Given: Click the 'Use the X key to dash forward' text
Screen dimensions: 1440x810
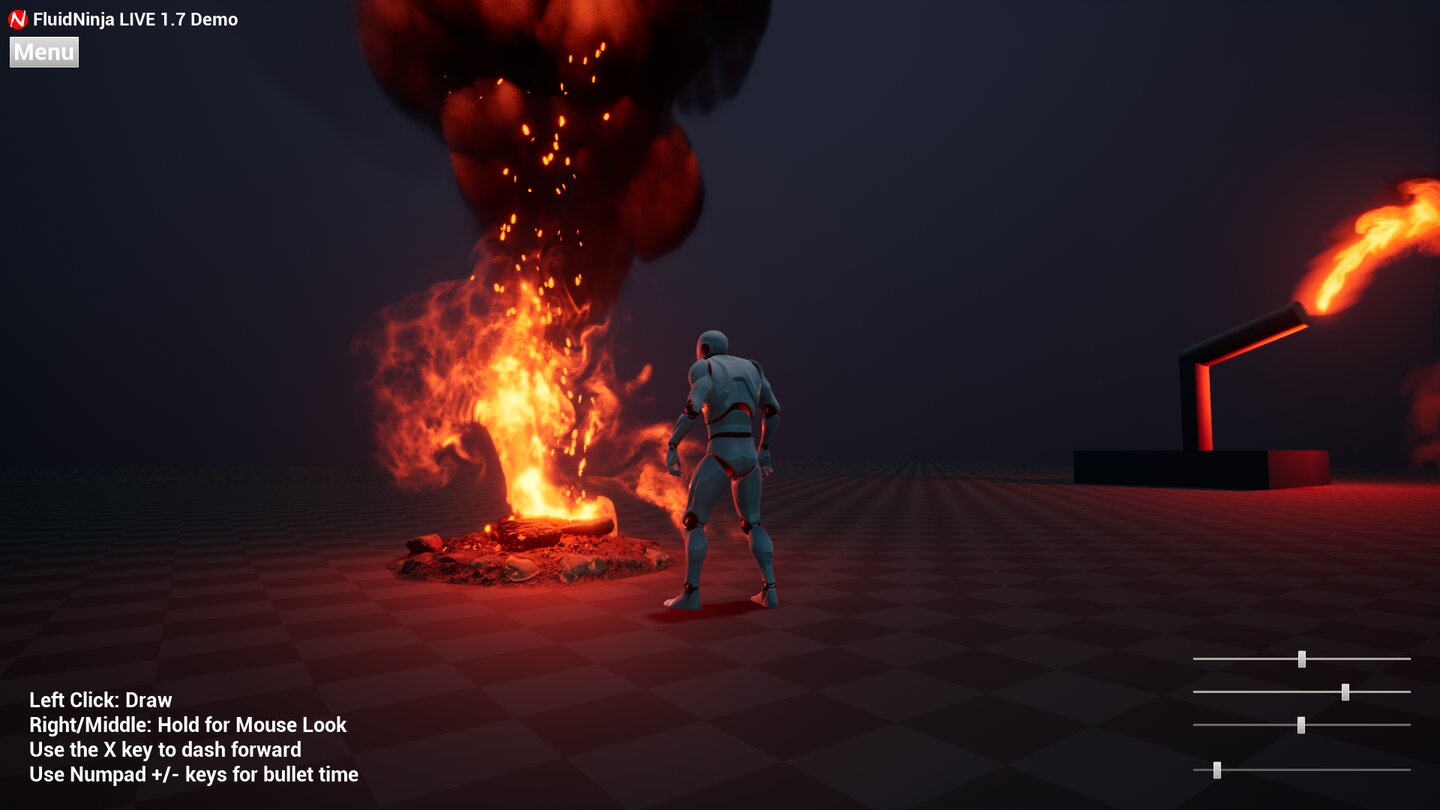Looking at the screenshot, I should pyautogui.click(x=165, y=749).
